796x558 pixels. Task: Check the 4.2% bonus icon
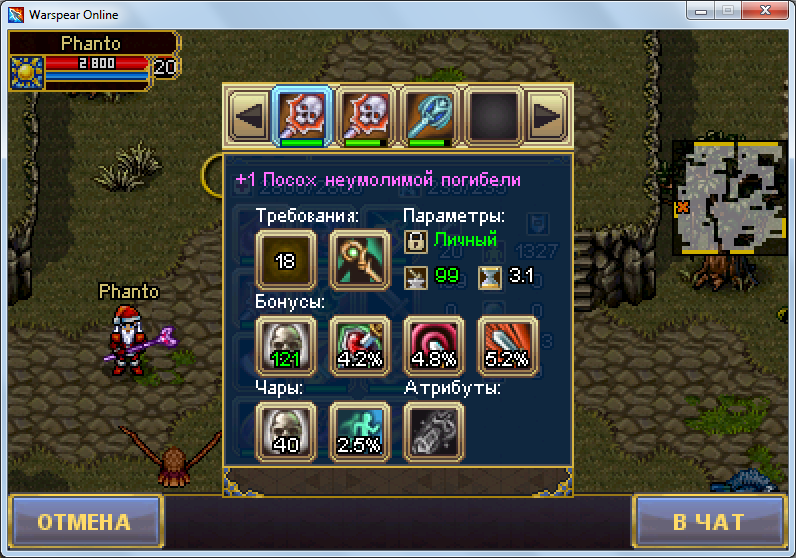point(360,347)
